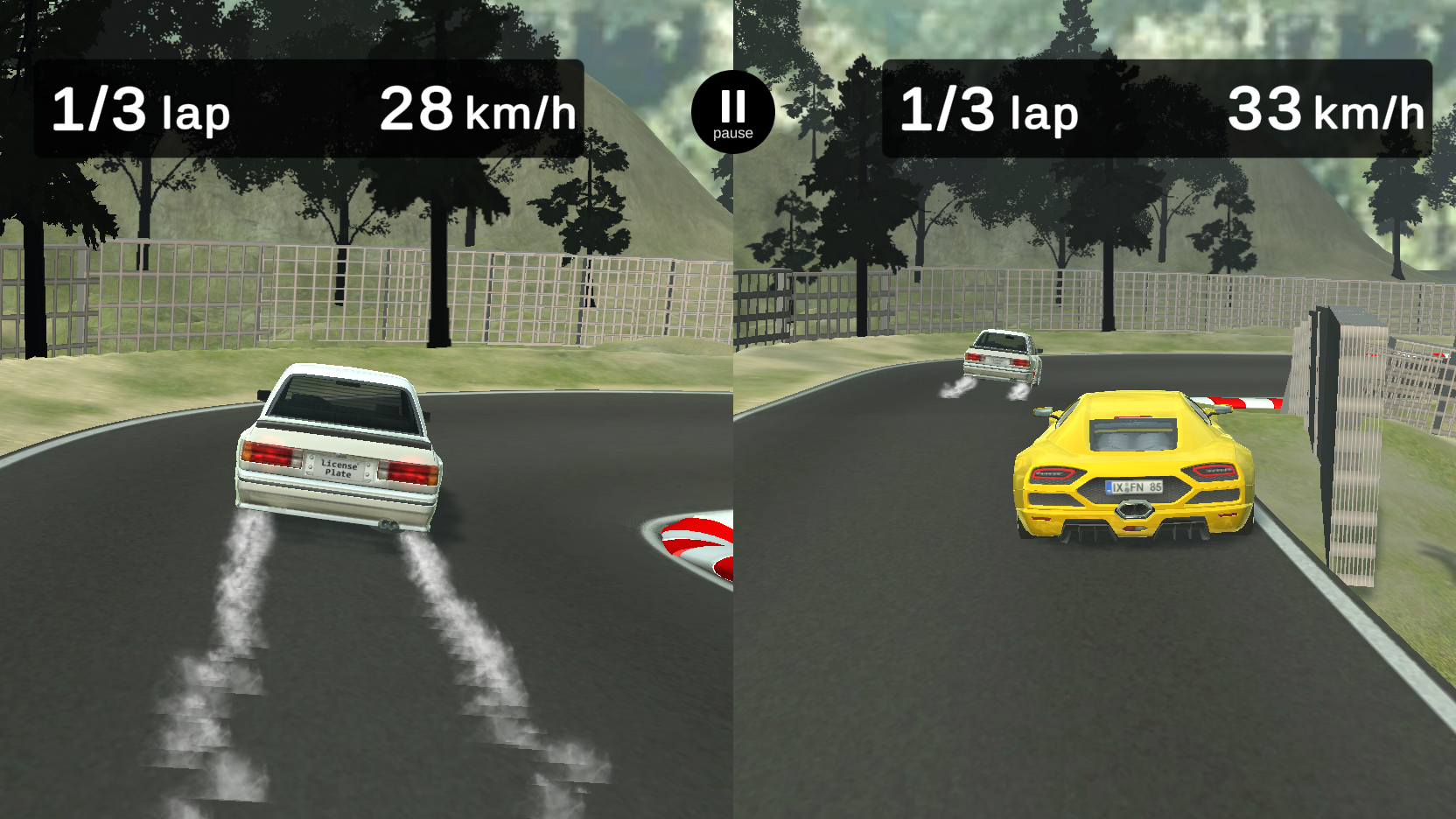
Task: Click the left player's lap counter showing 1/3
Action: [140, 111]
